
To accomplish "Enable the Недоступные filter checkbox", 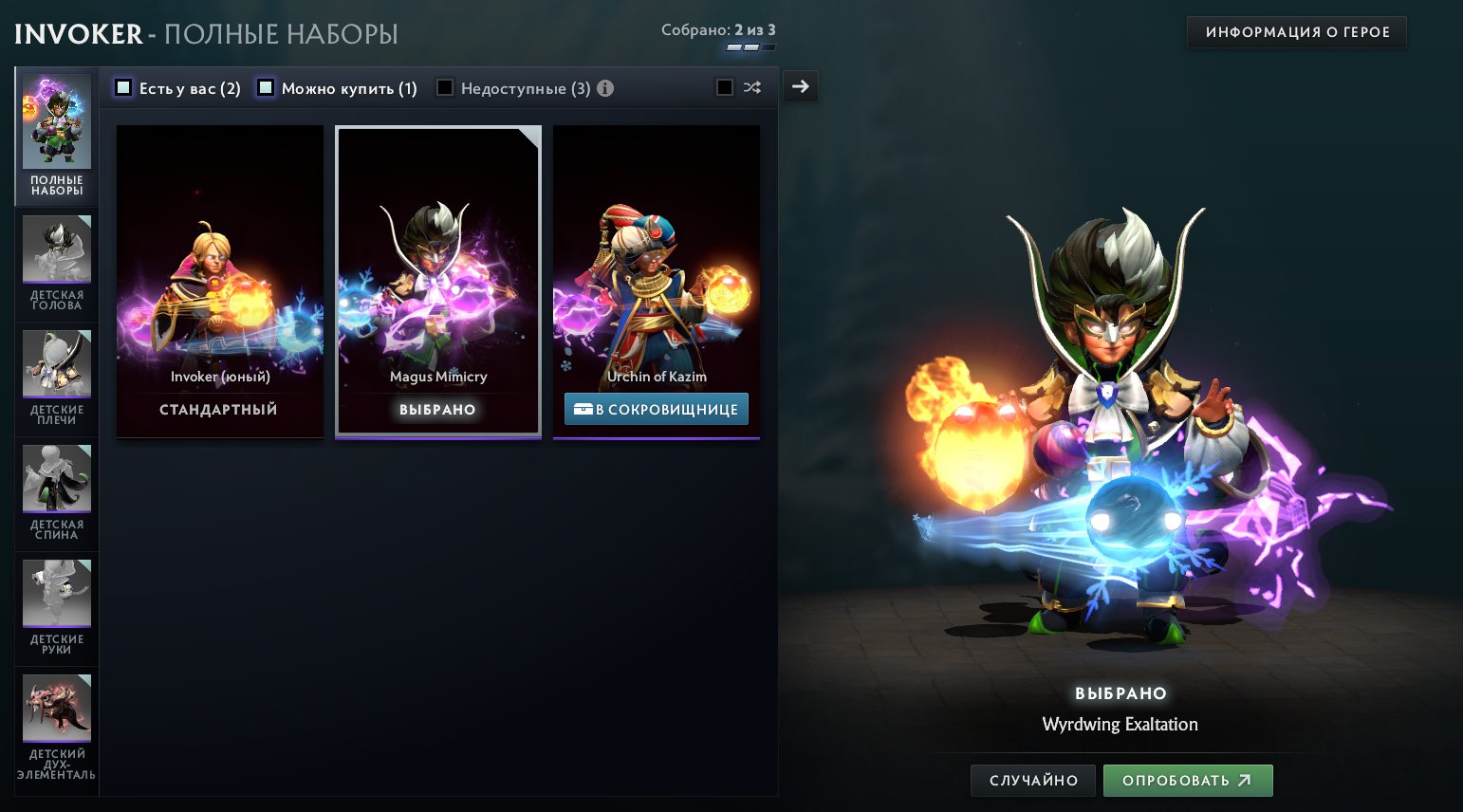I will pyautogui.click(x=445, y=86).
